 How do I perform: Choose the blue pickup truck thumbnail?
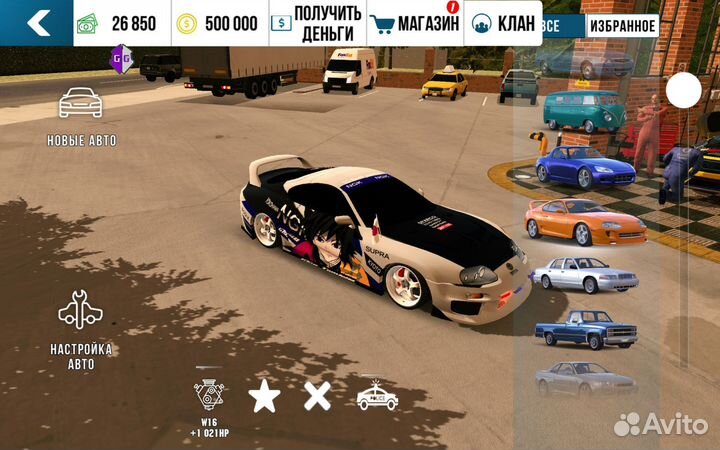pyautogui.click(x=584, y=328)
